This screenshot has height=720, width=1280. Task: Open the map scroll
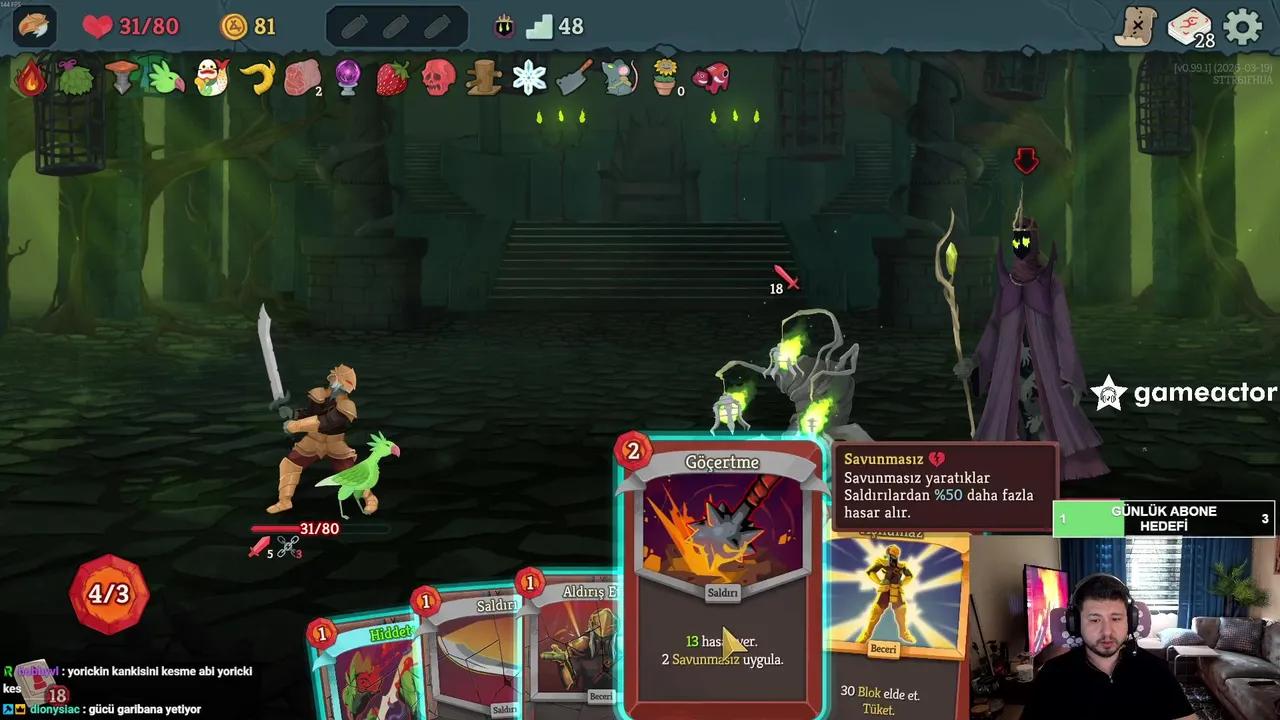1136,27
